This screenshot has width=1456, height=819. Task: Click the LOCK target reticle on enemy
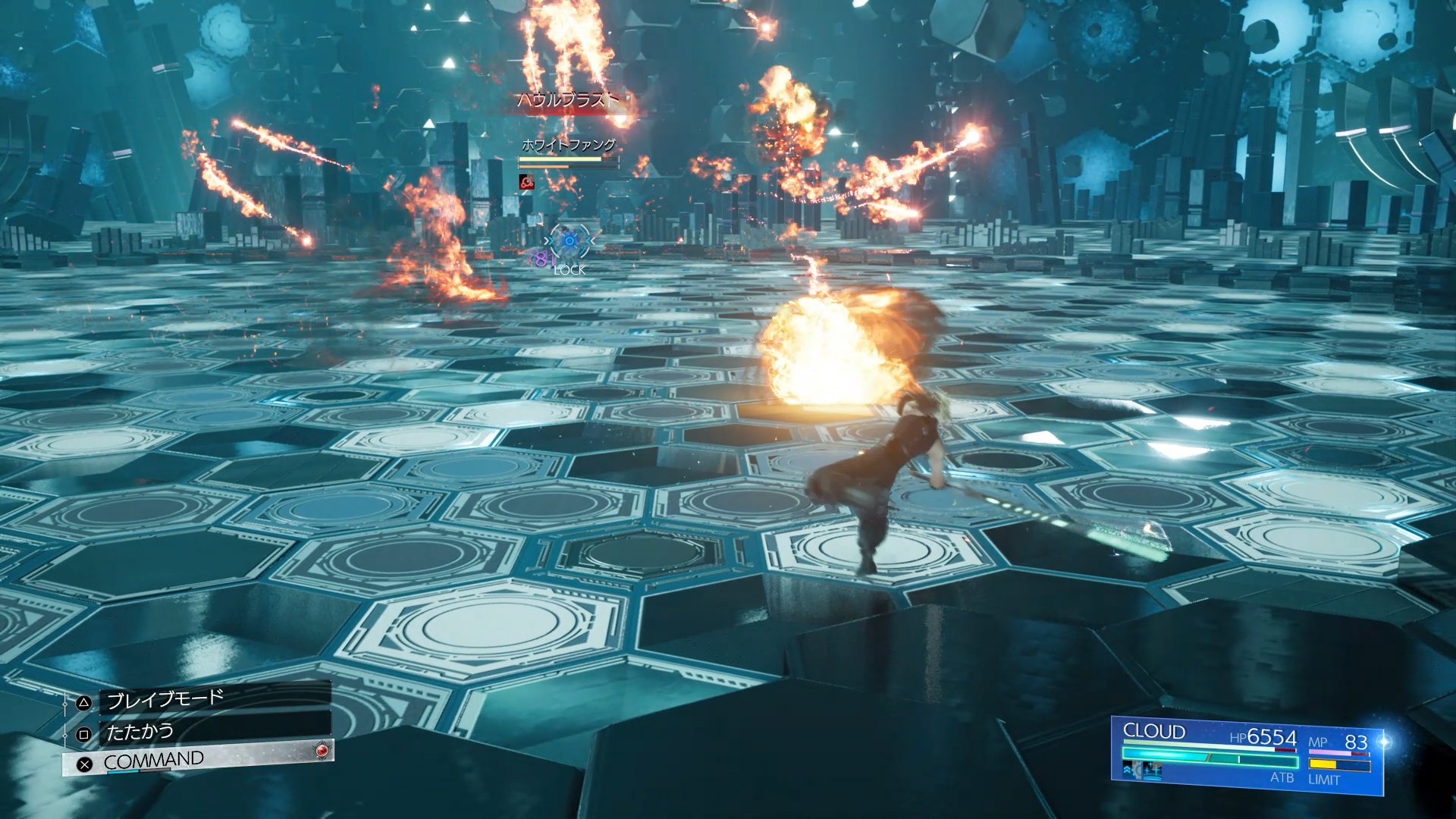(x=569, y=243)
